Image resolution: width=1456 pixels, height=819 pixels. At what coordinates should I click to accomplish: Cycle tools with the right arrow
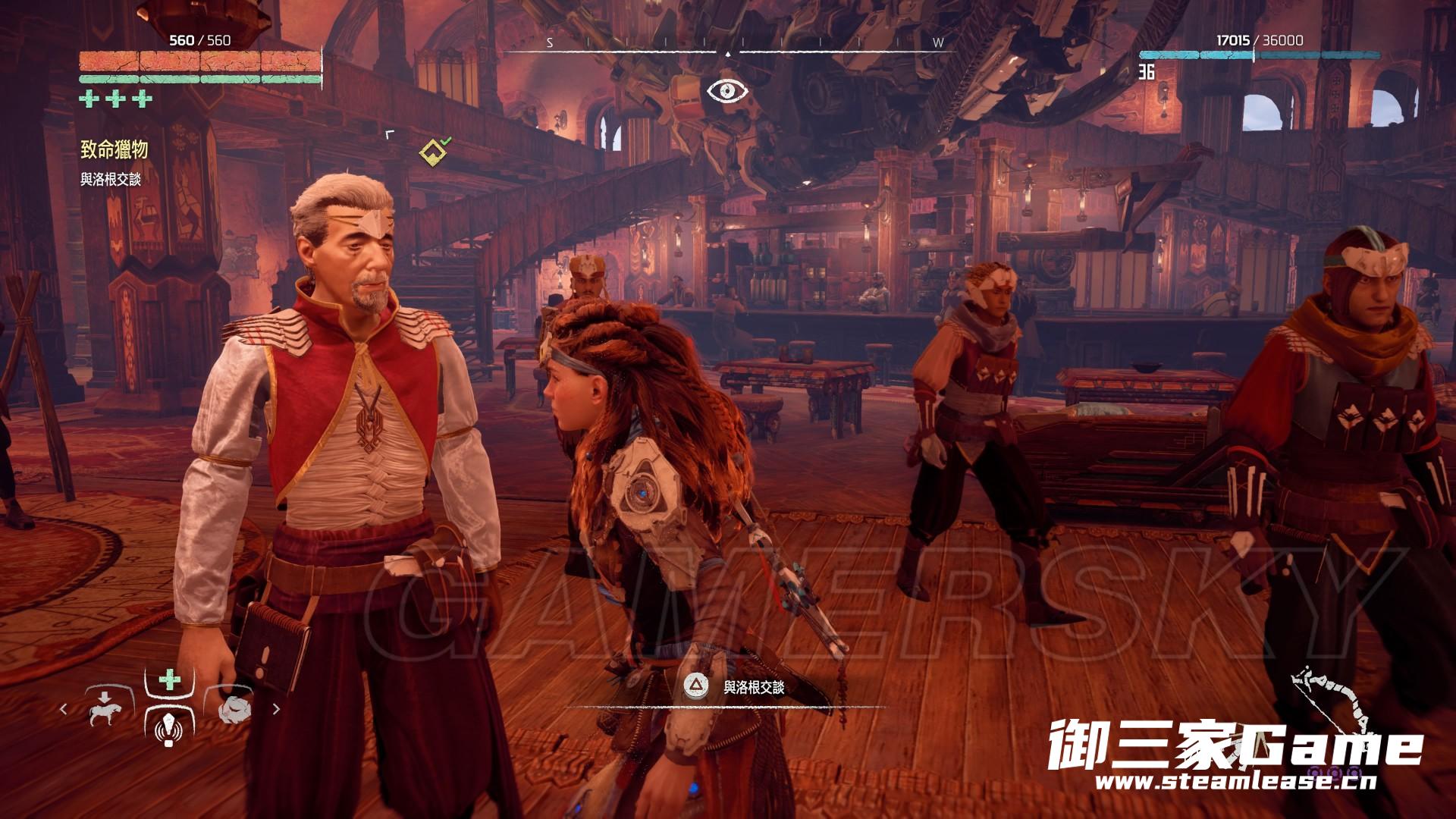276,709
